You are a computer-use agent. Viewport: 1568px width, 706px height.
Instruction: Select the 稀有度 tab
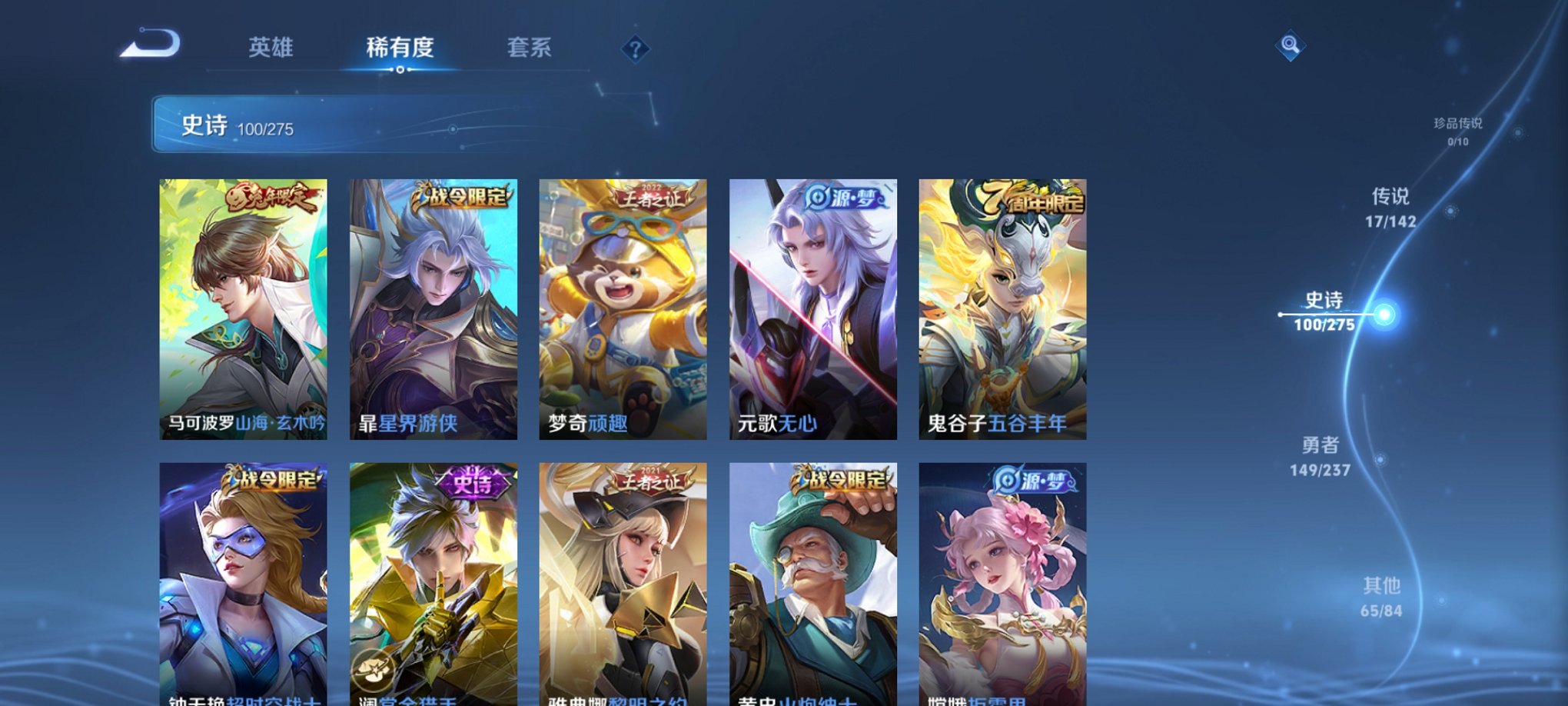399,47
